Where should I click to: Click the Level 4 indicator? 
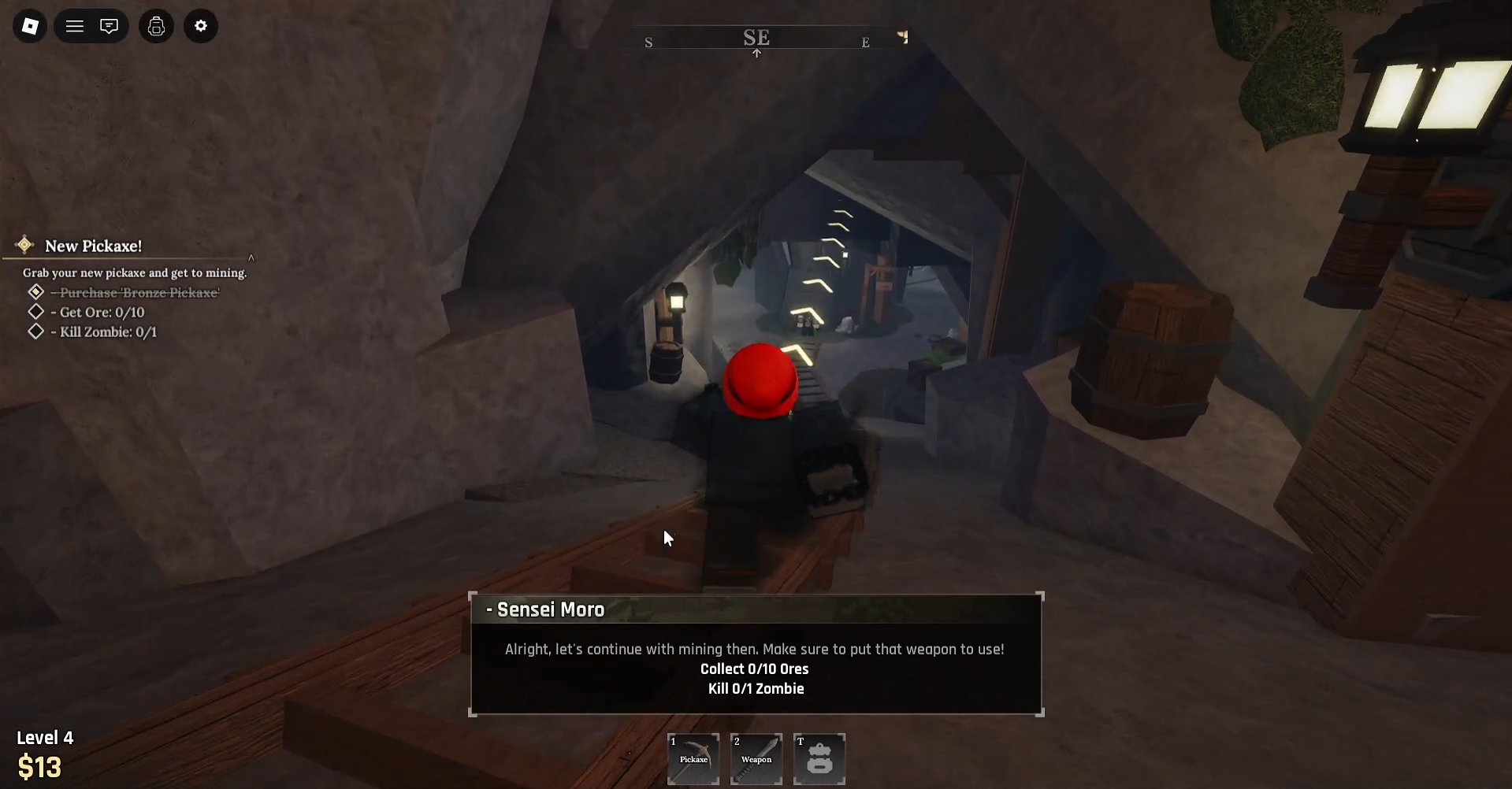coord(45,737)
